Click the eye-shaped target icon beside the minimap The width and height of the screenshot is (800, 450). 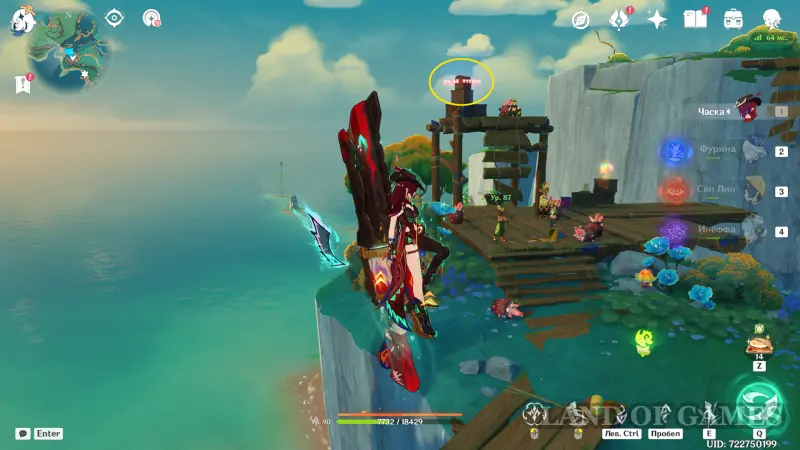tap(114, 18)
